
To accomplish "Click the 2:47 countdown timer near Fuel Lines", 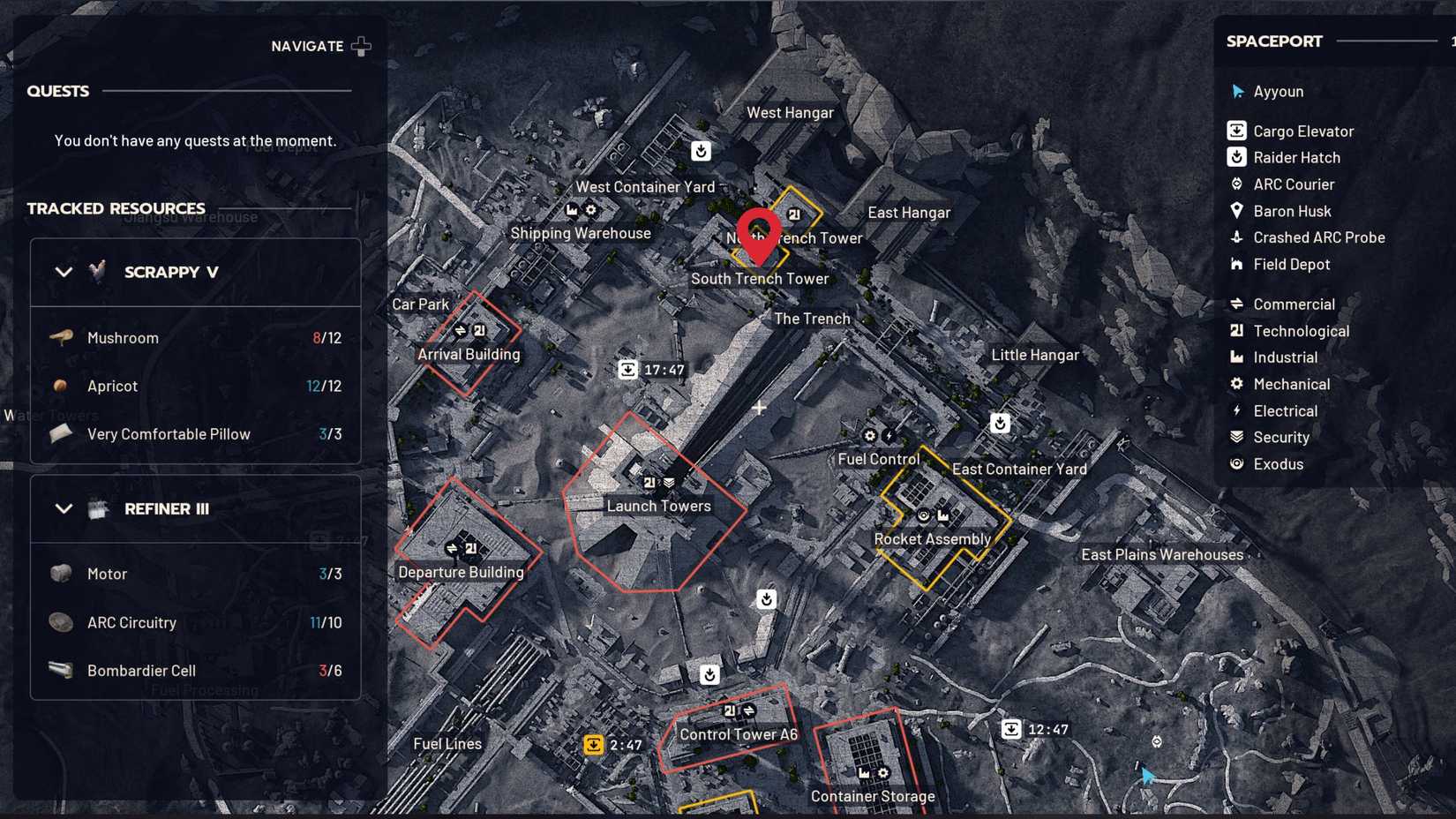I will tap(615, 745).
